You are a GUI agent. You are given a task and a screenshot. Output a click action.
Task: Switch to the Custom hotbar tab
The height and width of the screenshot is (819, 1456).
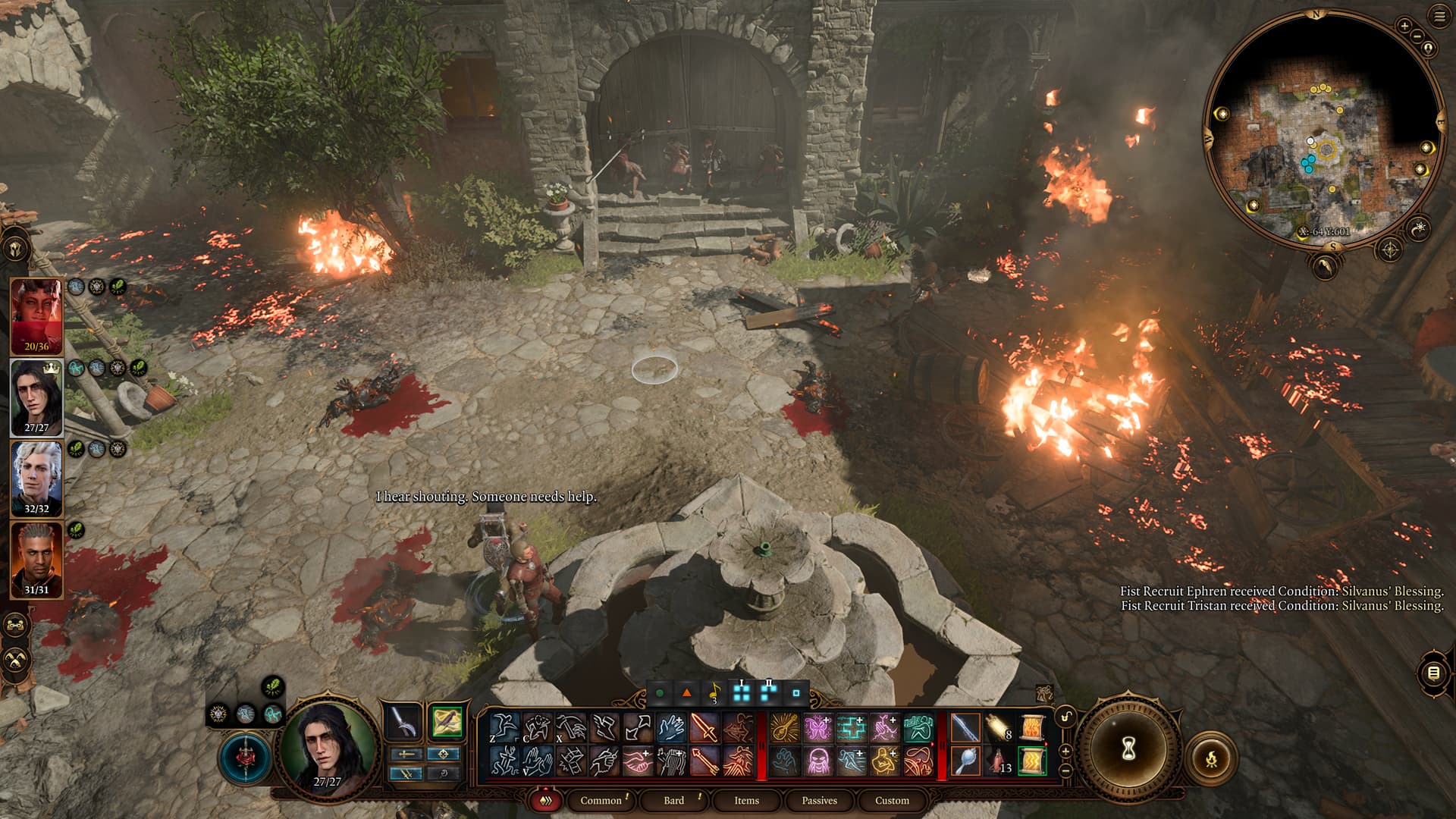click(892, 800)
